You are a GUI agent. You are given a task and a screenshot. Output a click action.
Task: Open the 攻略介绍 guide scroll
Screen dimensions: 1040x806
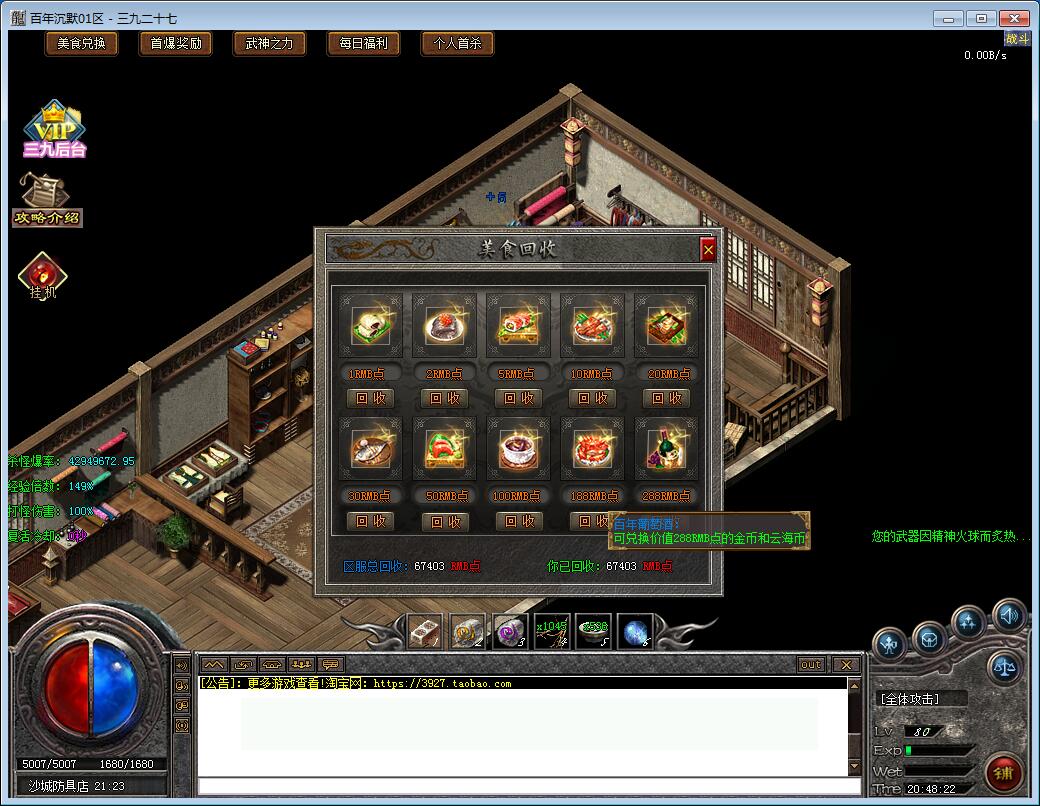pos(46,200)
